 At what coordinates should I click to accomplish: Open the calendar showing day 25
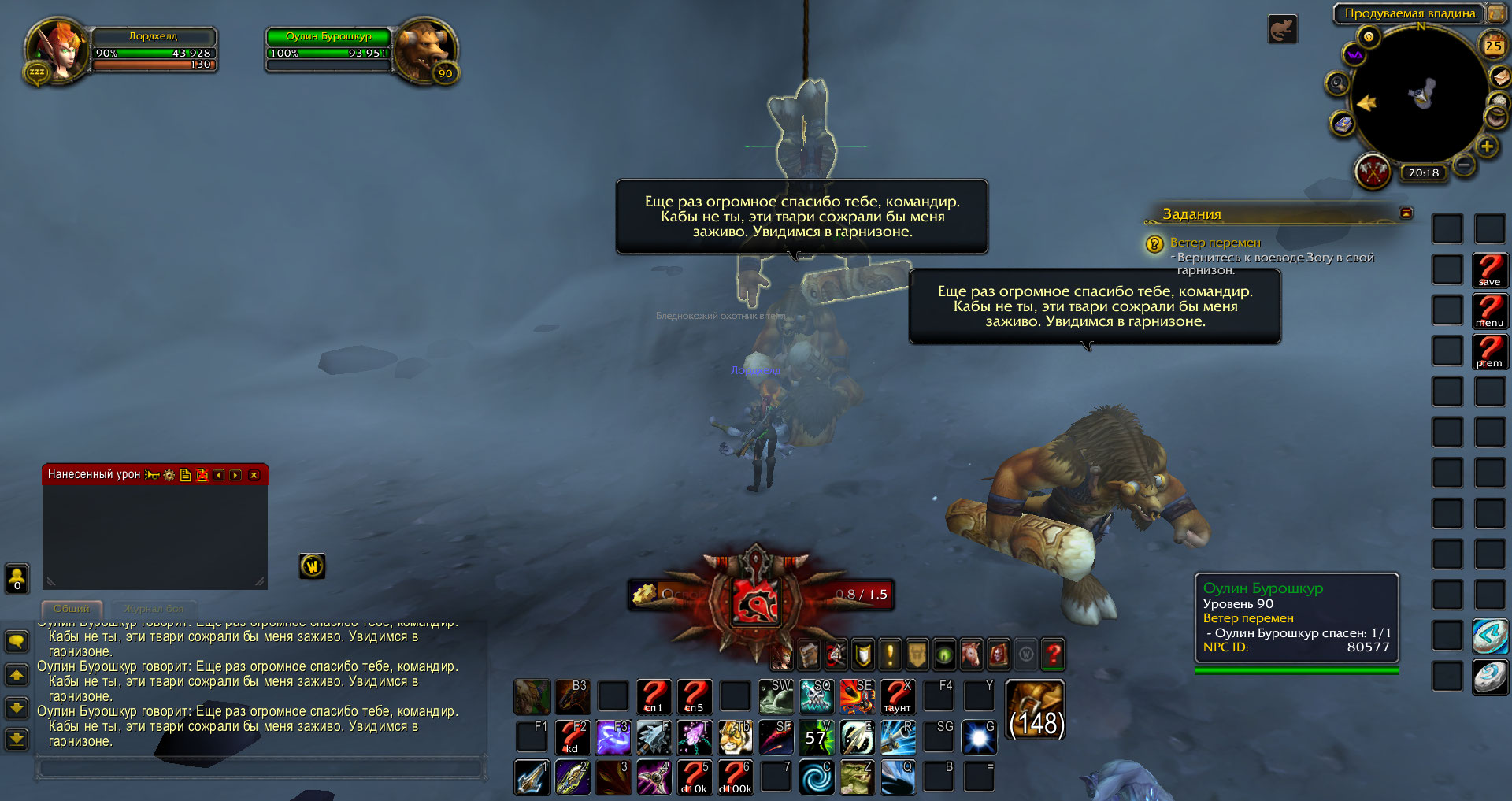click(x=1492, y=46)
